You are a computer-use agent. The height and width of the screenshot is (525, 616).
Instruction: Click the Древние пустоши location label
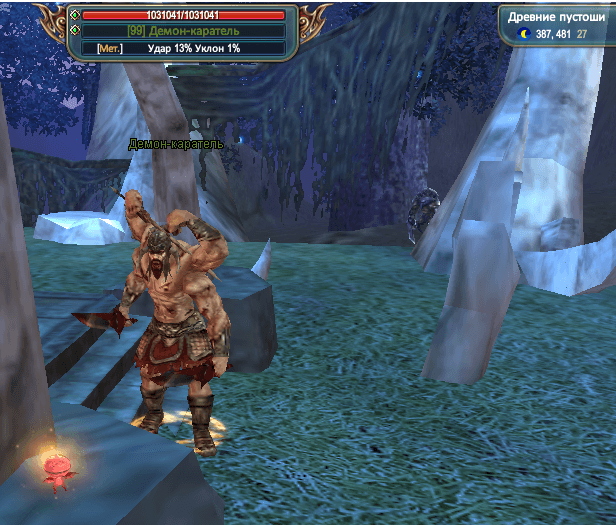[556, 17]
